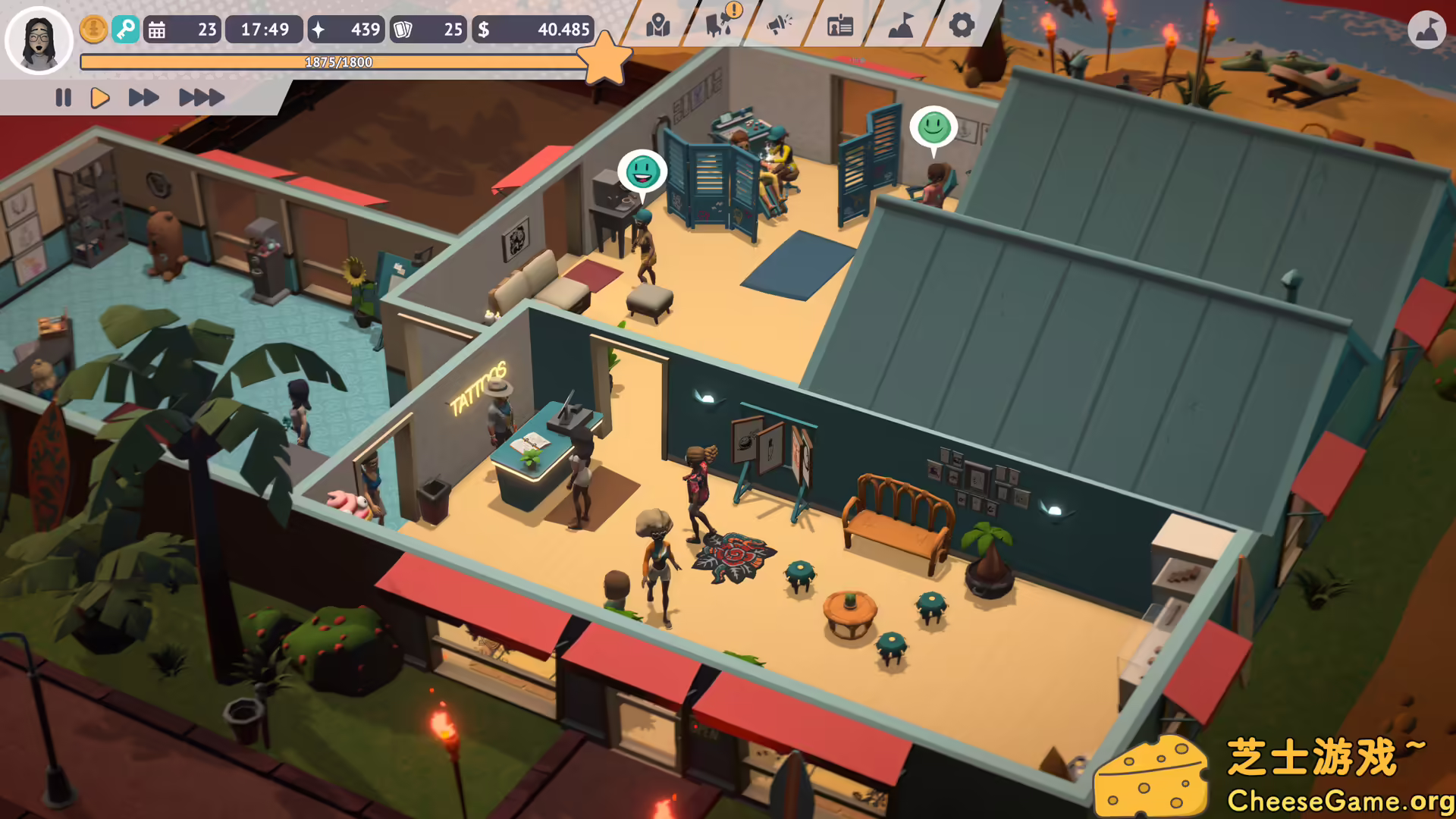Enable normal play speed
The height and width of the screenshot is (819, 1456).
click(100, 97)
